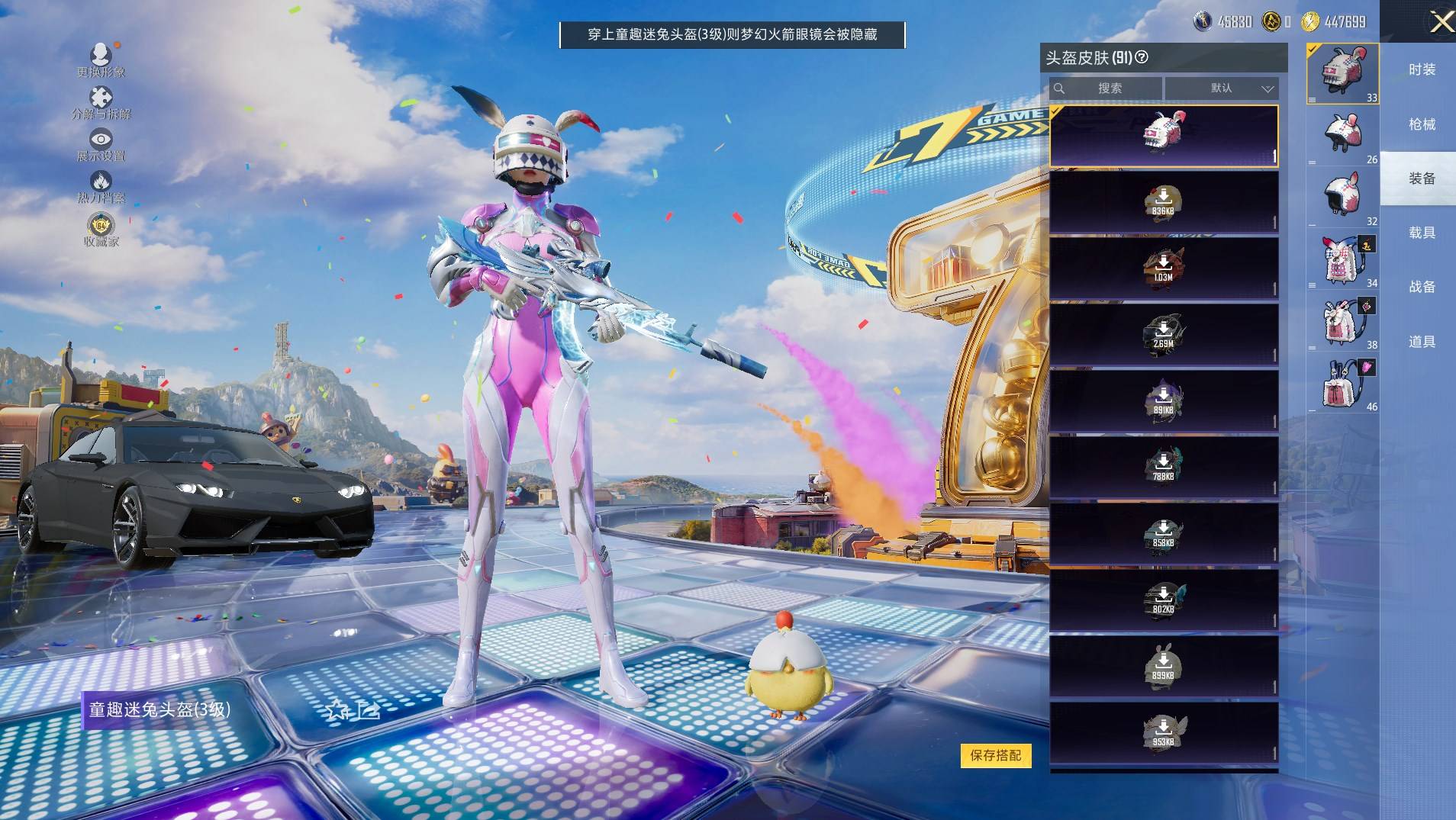Select the equipped helmet numbered 33
1456x820 pixels.
click(x=1342, y=73)
